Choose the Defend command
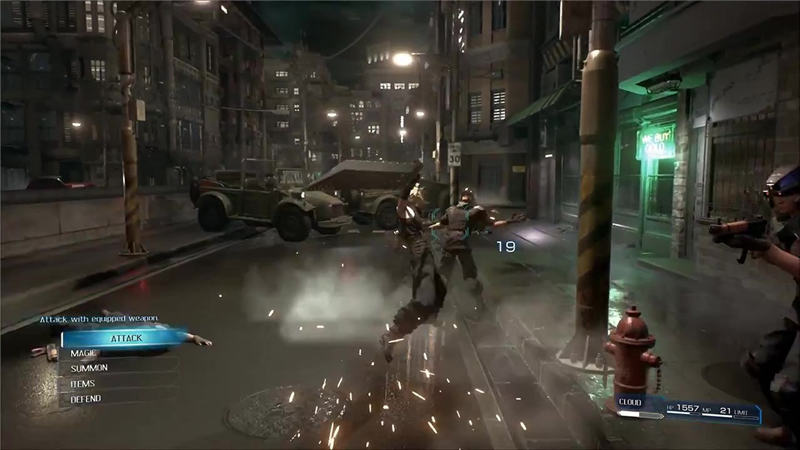Screen dimensions: 800x450 click(87, 398)
